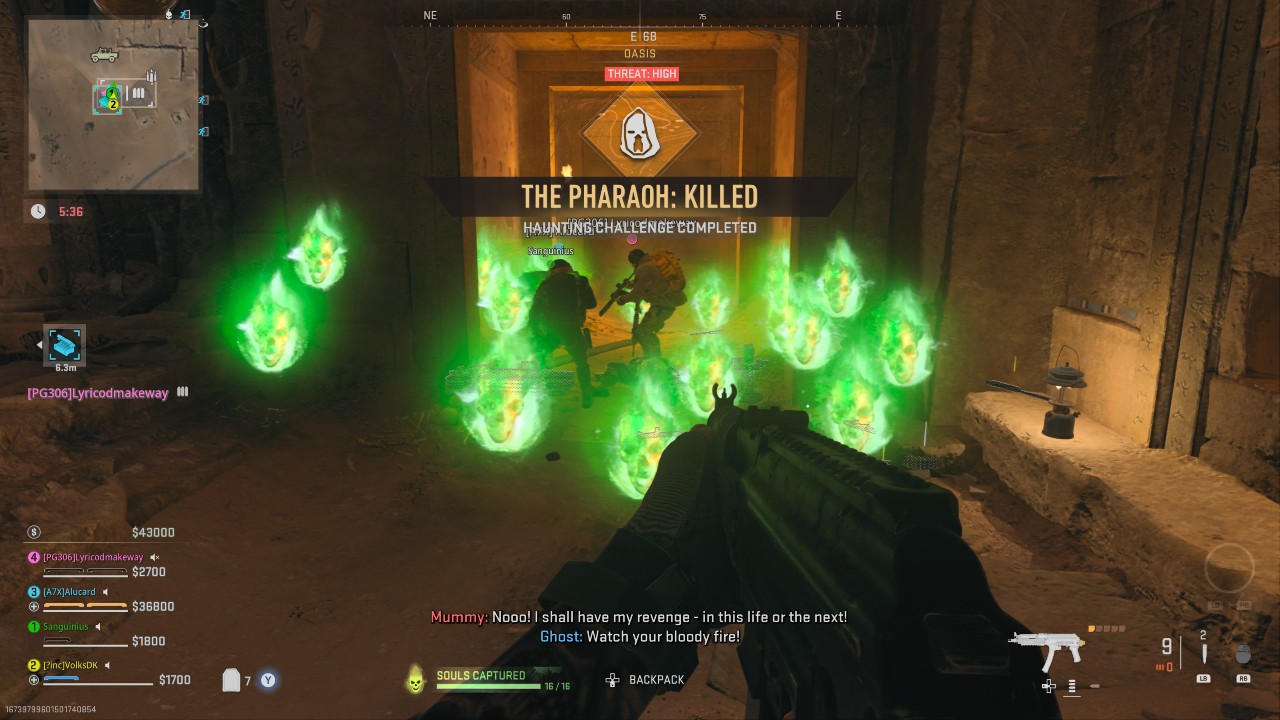The width and height of the screenshot is (1280, 720).
Task: Click the d-pad ping icon near the Backpack label
Action: coord(610,679)
